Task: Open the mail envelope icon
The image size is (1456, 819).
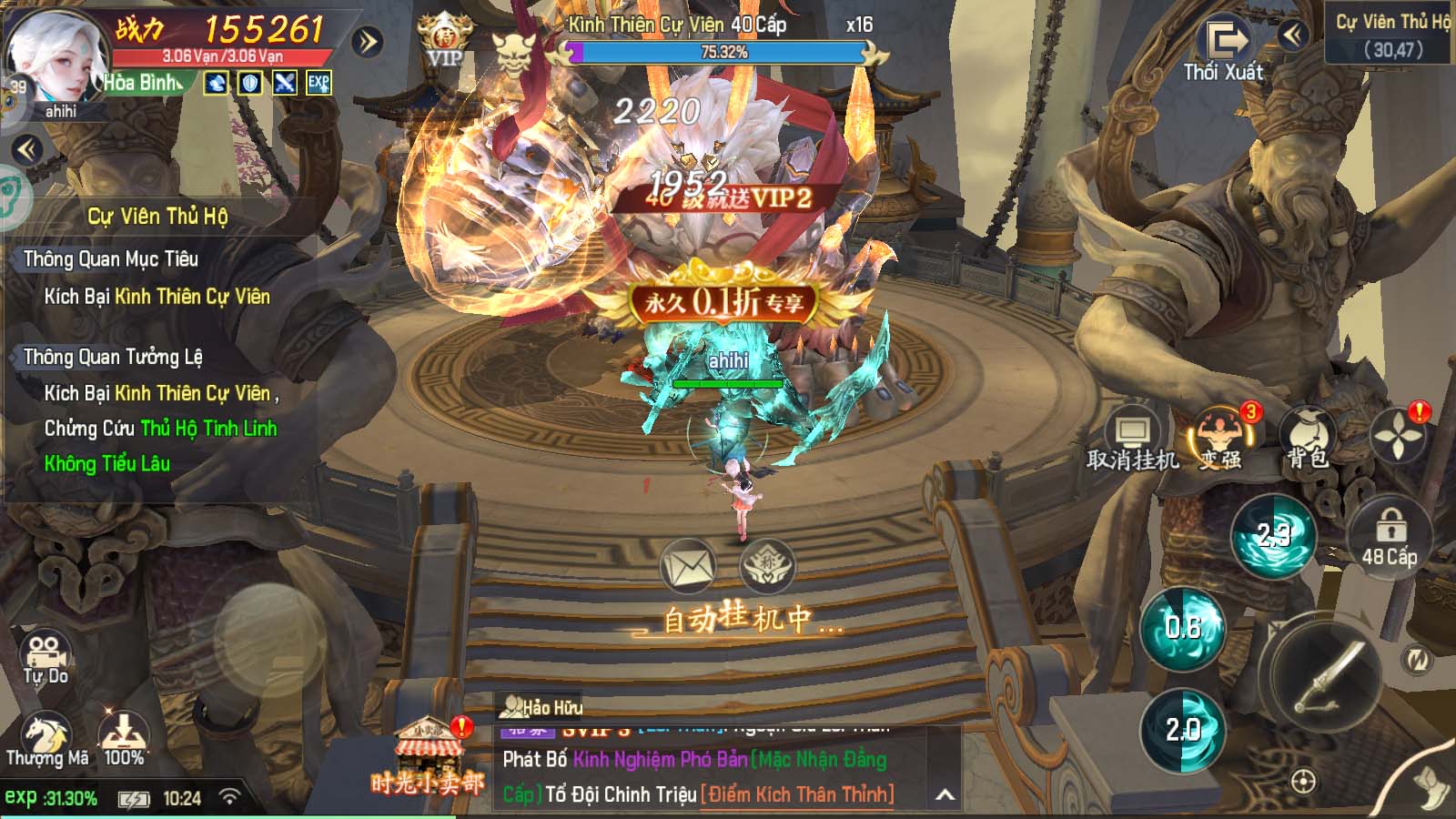Action: pos(688,568)
